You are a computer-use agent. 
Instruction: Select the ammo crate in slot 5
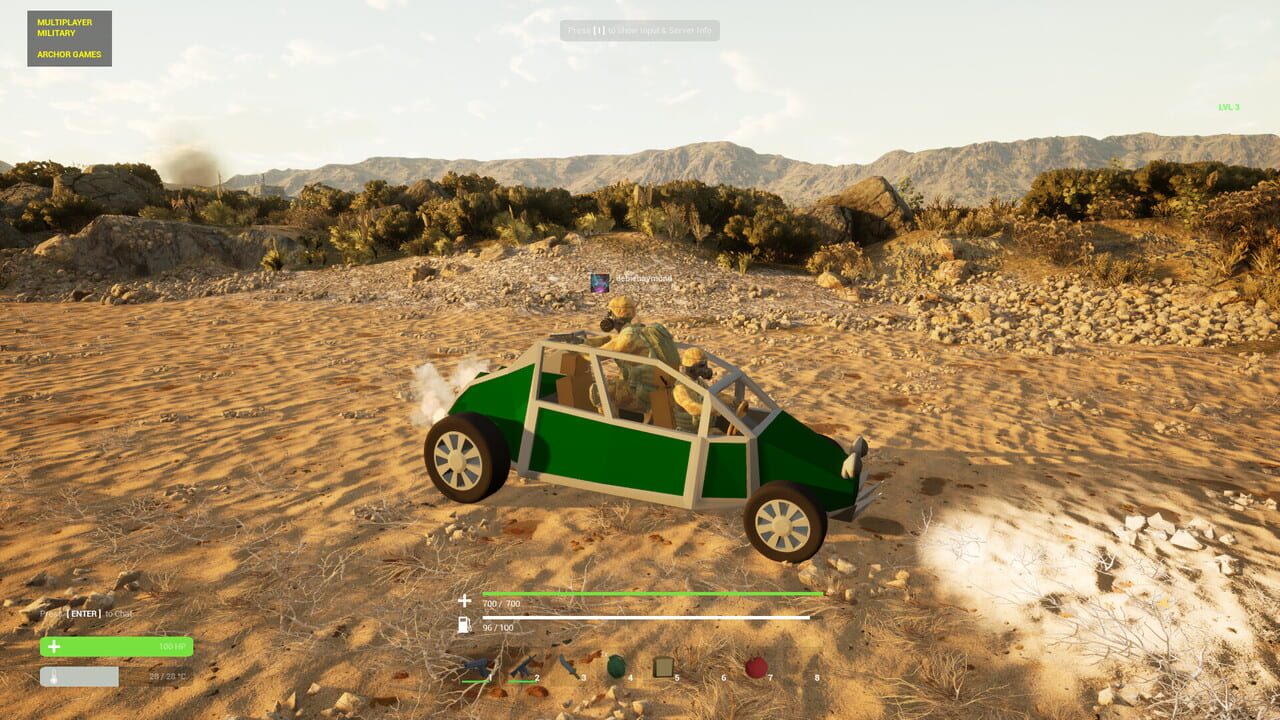[663, 665]
